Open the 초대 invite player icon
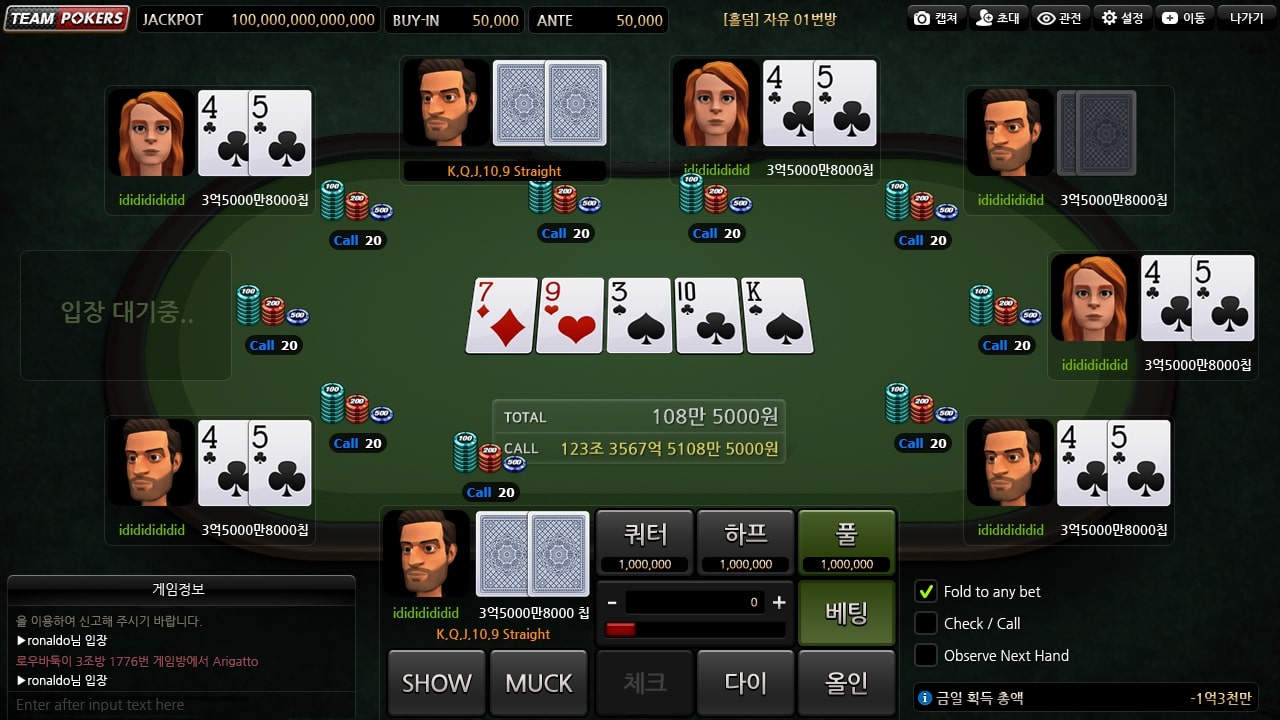The image size is (1280, 720). click(997, 17)
